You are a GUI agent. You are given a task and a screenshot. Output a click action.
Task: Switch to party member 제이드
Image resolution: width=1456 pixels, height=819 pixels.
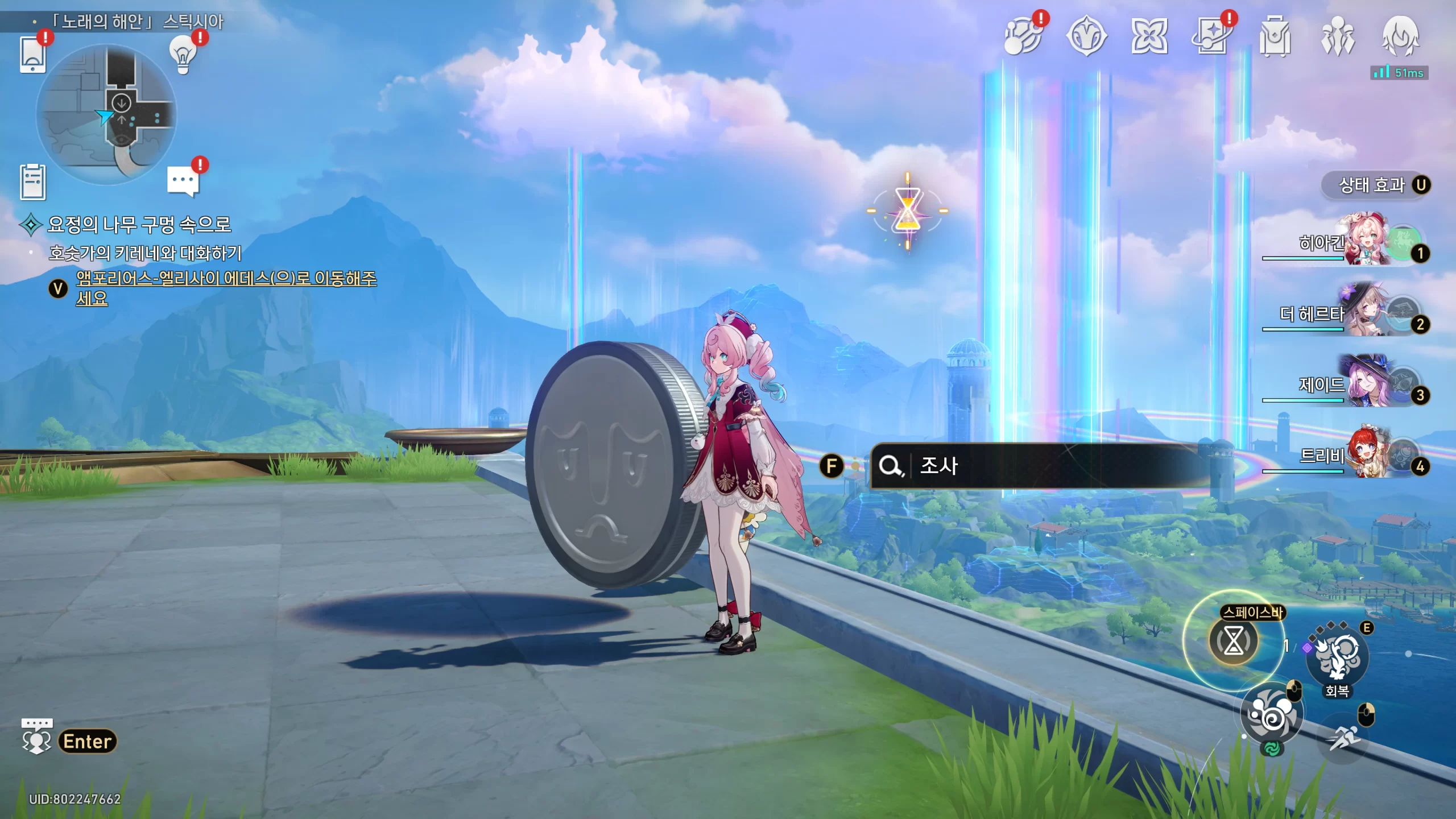point(1365,383)
